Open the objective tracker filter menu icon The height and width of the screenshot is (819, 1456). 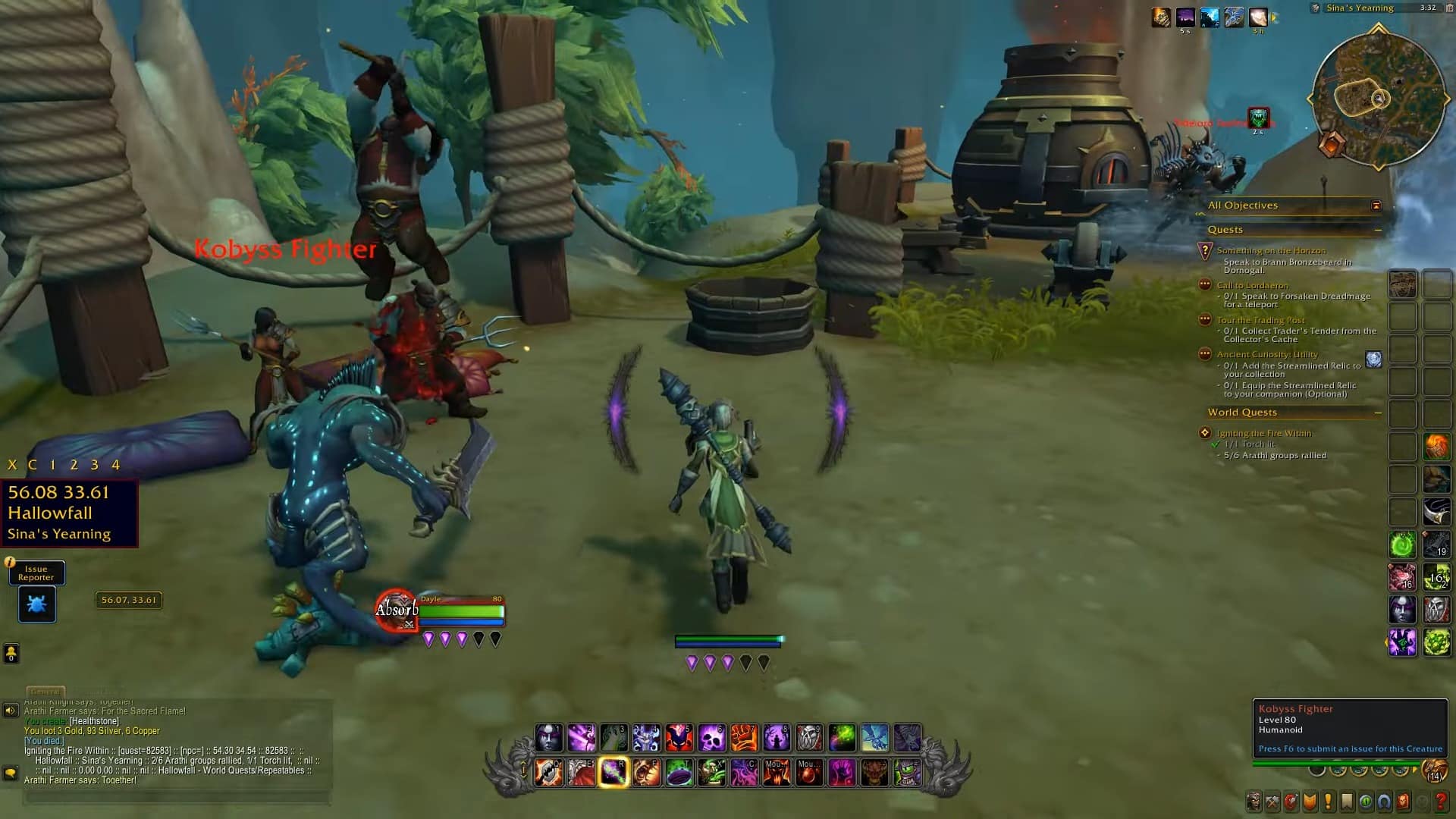(x=1377, y=205)
